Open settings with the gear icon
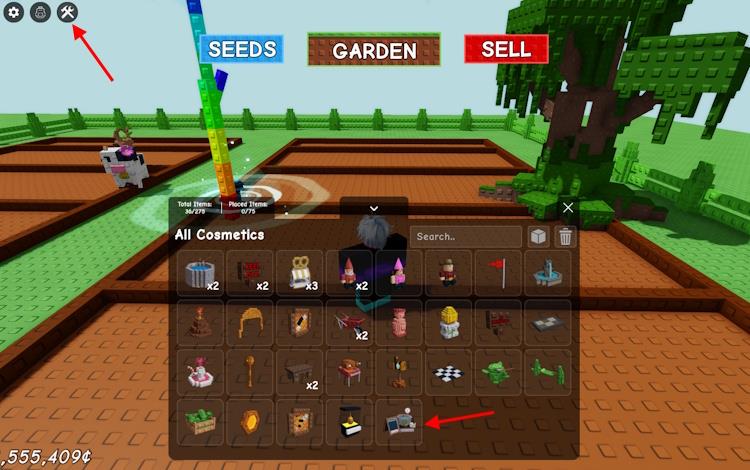Screen dimensions: 750x470 [x=15, y=13]
